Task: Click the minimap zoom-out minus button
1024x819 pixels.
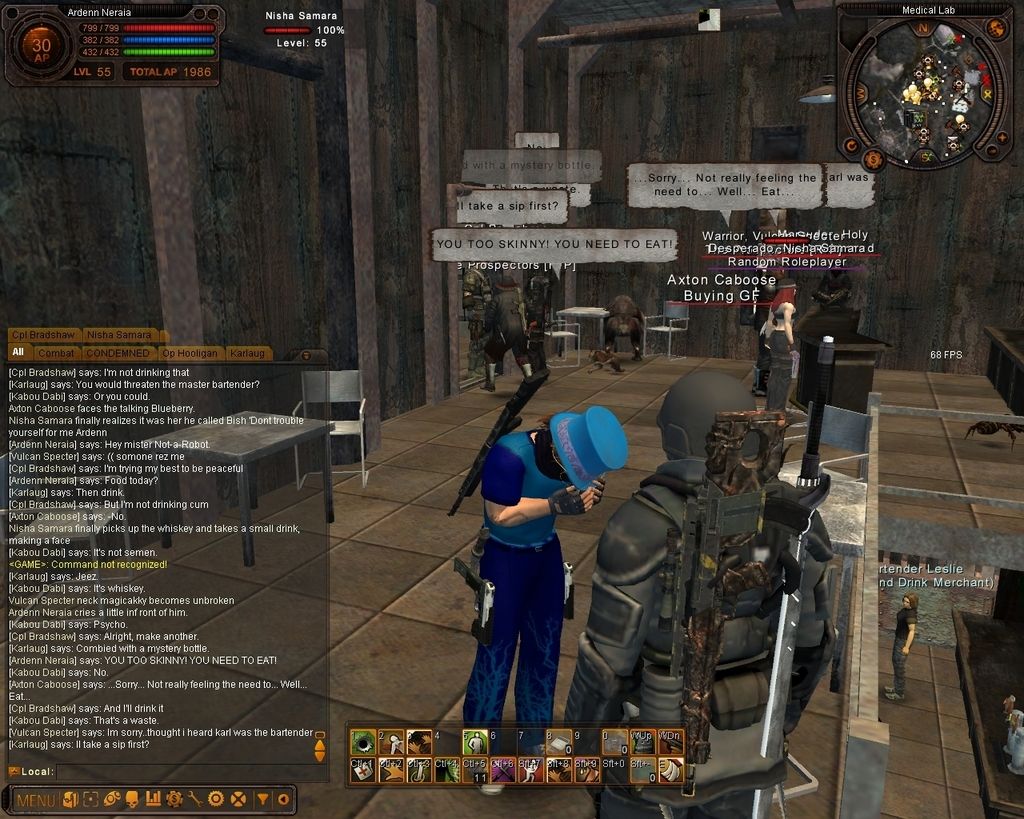Action: pos(992,152)
